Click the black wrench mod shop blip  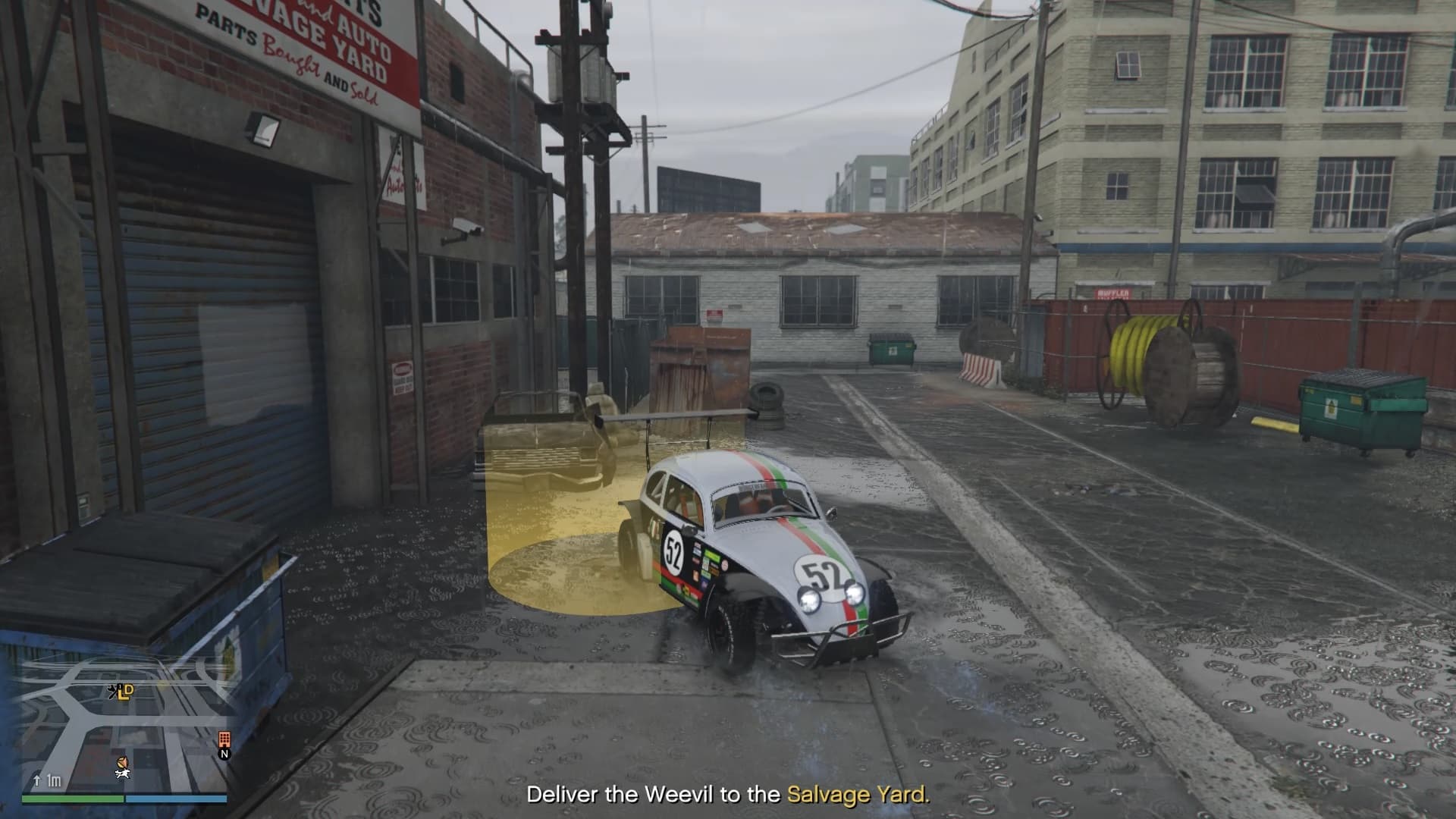pyautogui.click(x=115, y=690)
